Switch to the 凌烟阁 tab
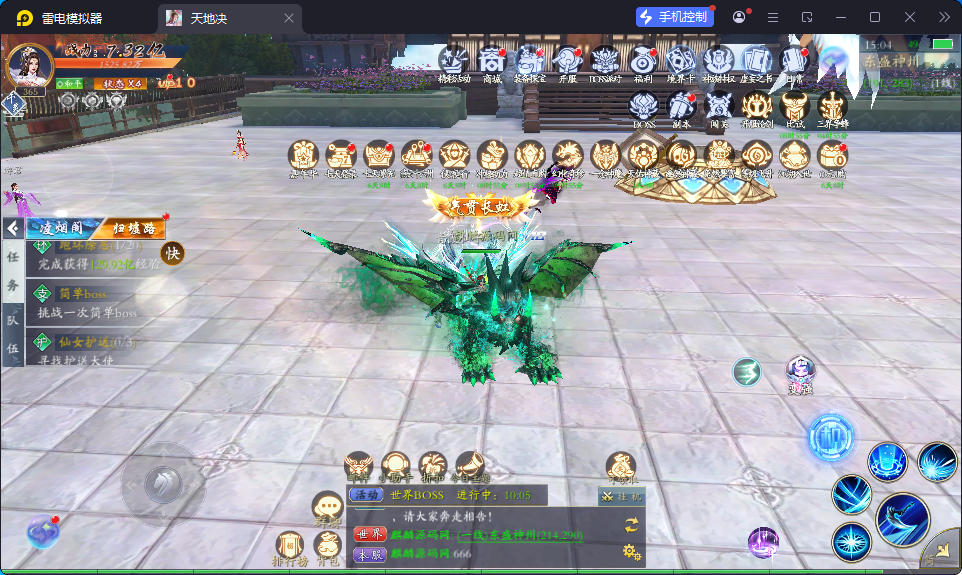The width and height of the screenshot is (962, 575). pos(60,228)
